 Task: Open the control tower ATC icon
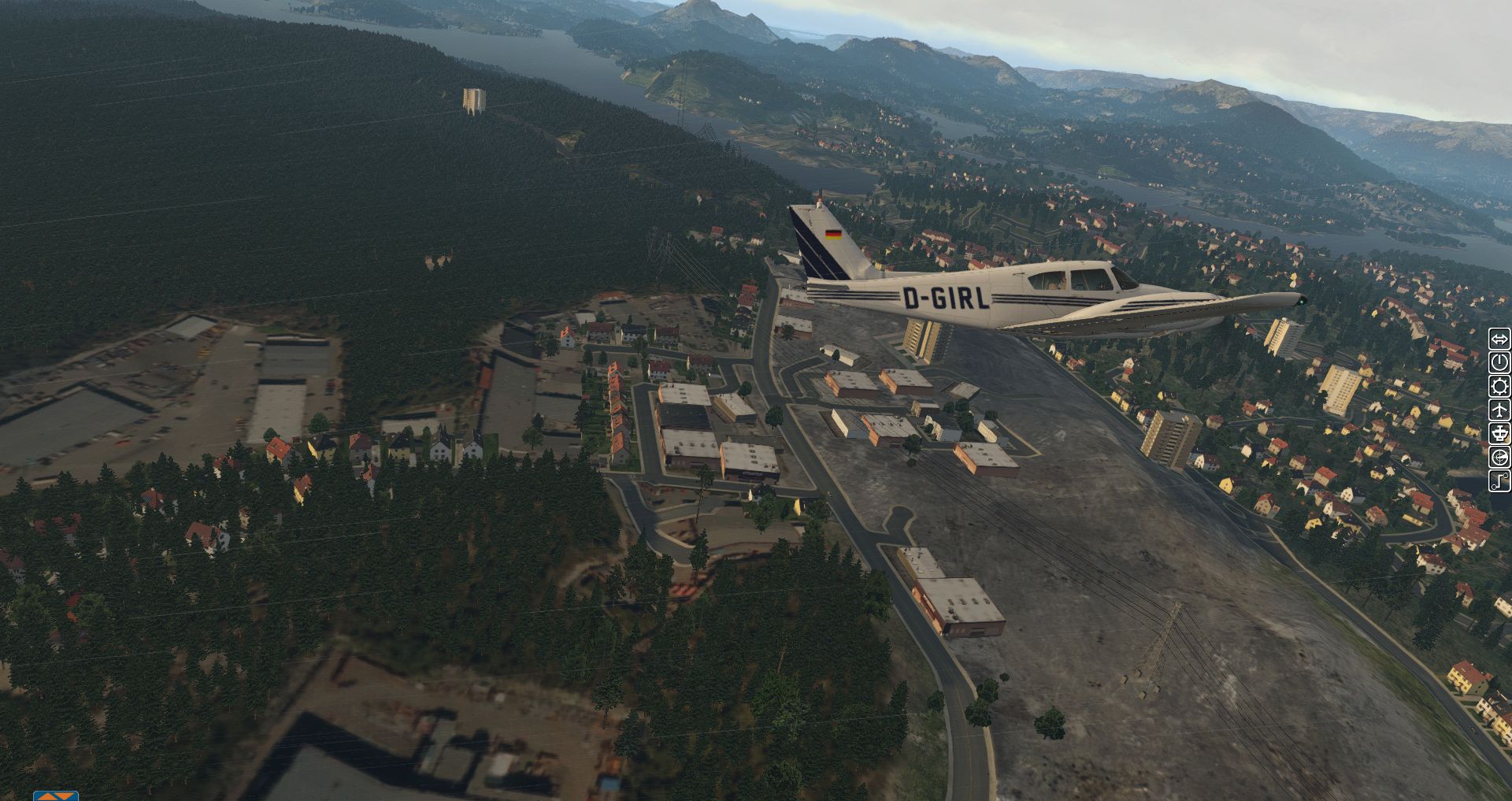point(1499,433)
